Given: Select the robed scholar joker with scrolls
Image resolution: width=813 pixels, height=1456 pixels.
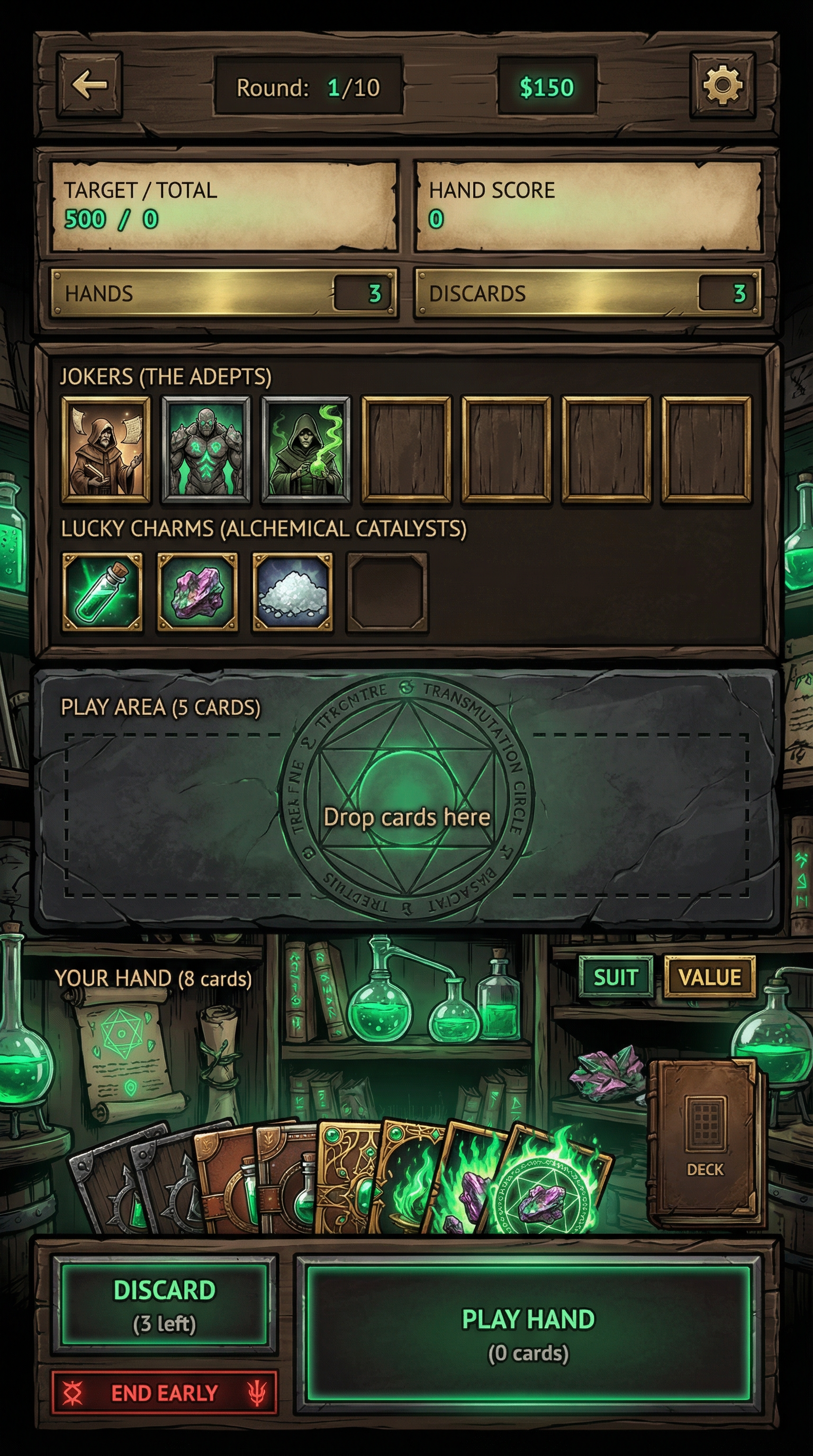Looking at the screenshot, I should 106,449.
